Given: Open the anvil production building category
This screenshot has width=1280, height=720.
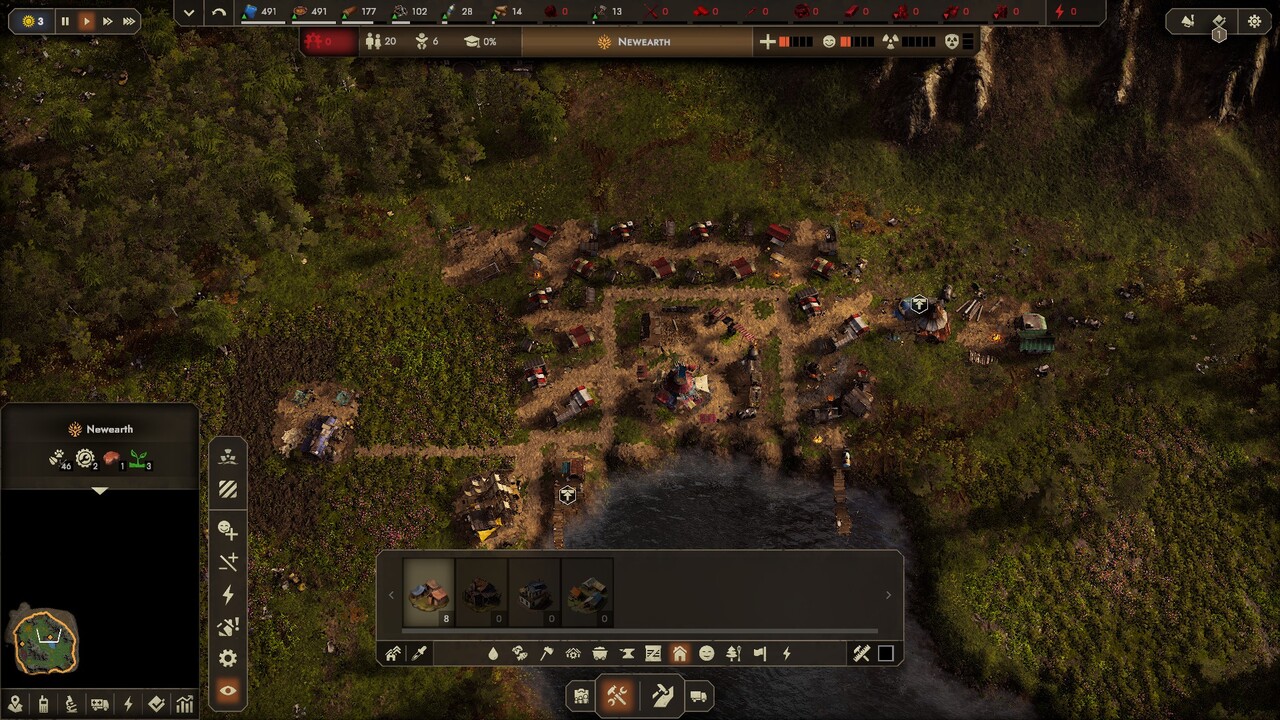Looking at the screenshot, I should [627, 653].
